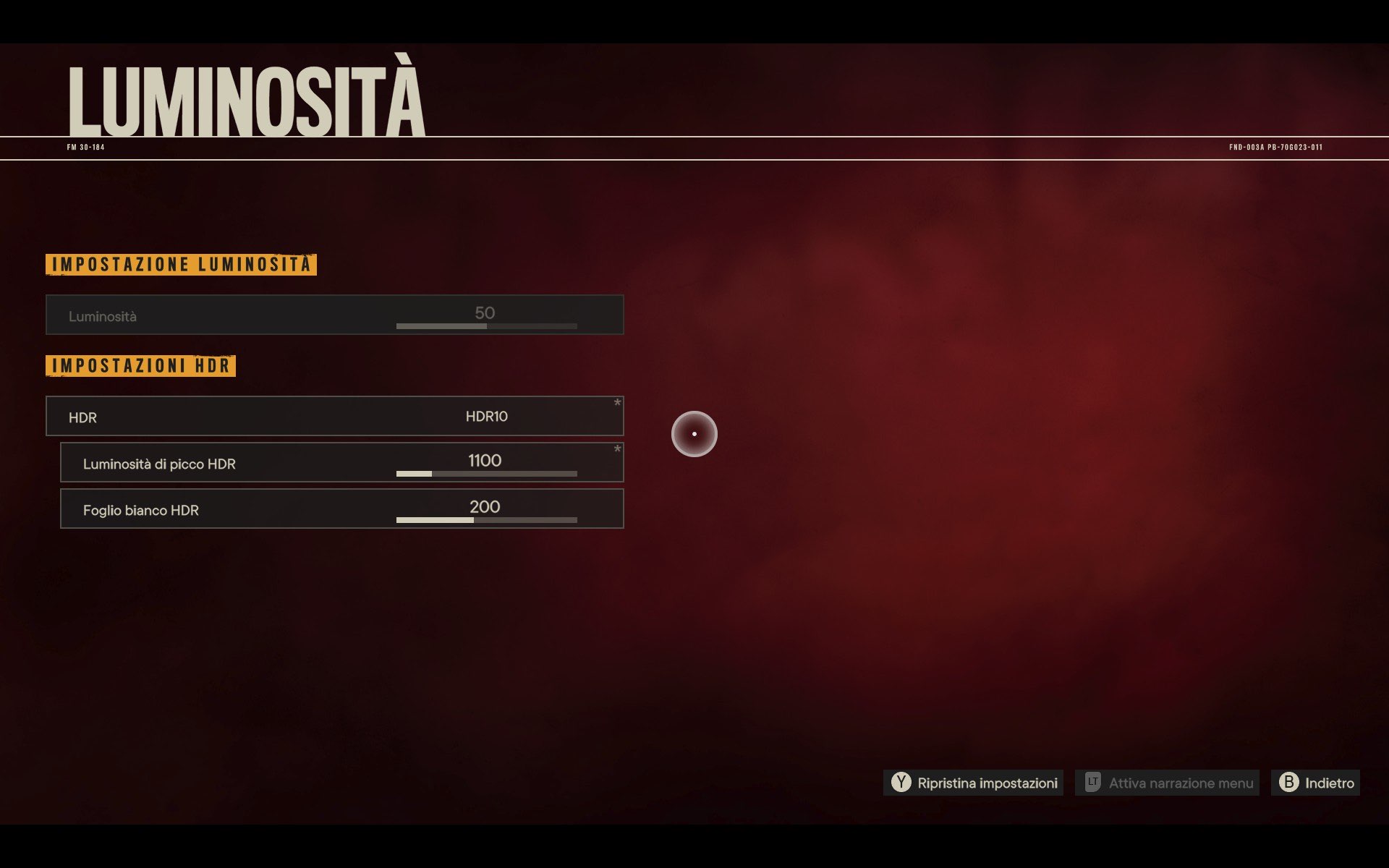The height and width of the screenshot is (868, 1389).
Task: Adjust the Foglio bianco HDR slider
Action: click(x=486, y=520)
